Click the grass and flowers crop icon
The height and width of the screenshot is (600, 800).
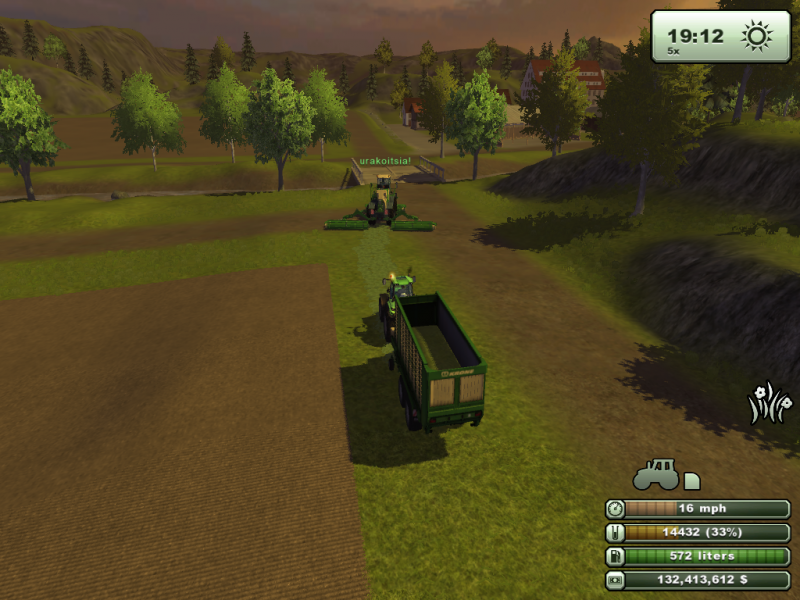(x=769, y=404)
